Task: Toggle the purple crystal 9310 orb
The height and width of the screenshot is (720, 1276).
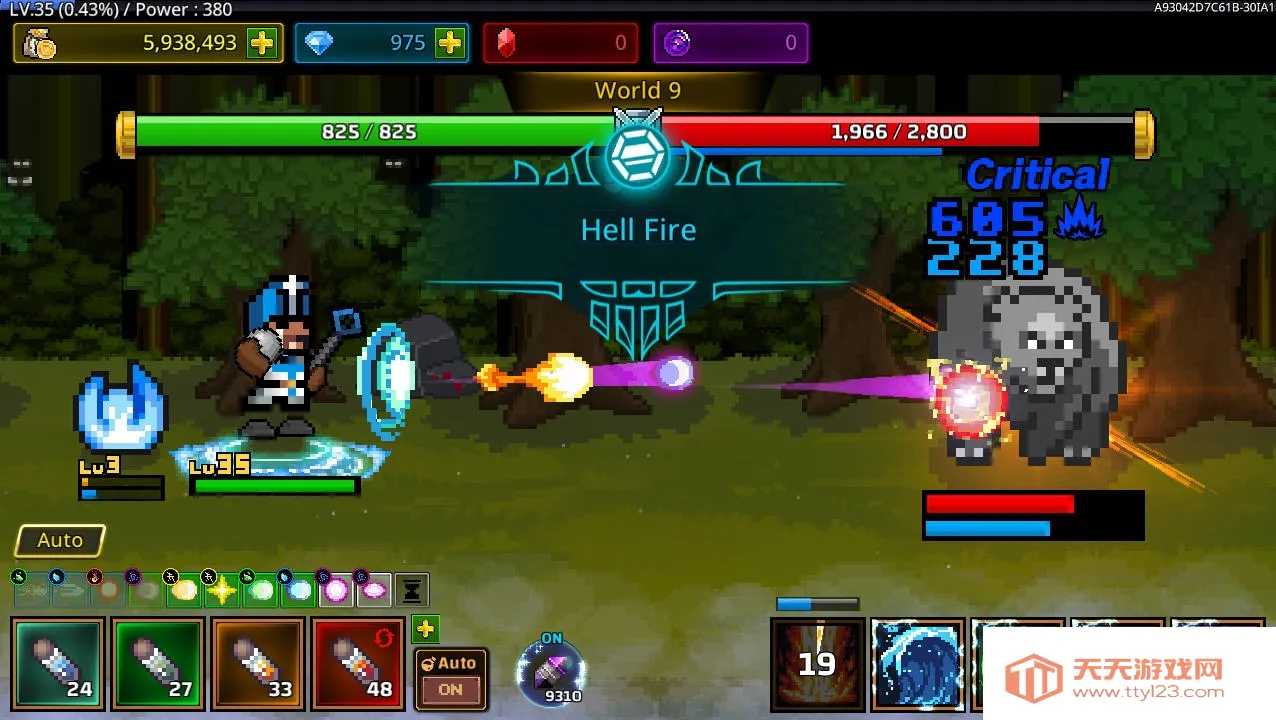Action: tap(551, 672)
